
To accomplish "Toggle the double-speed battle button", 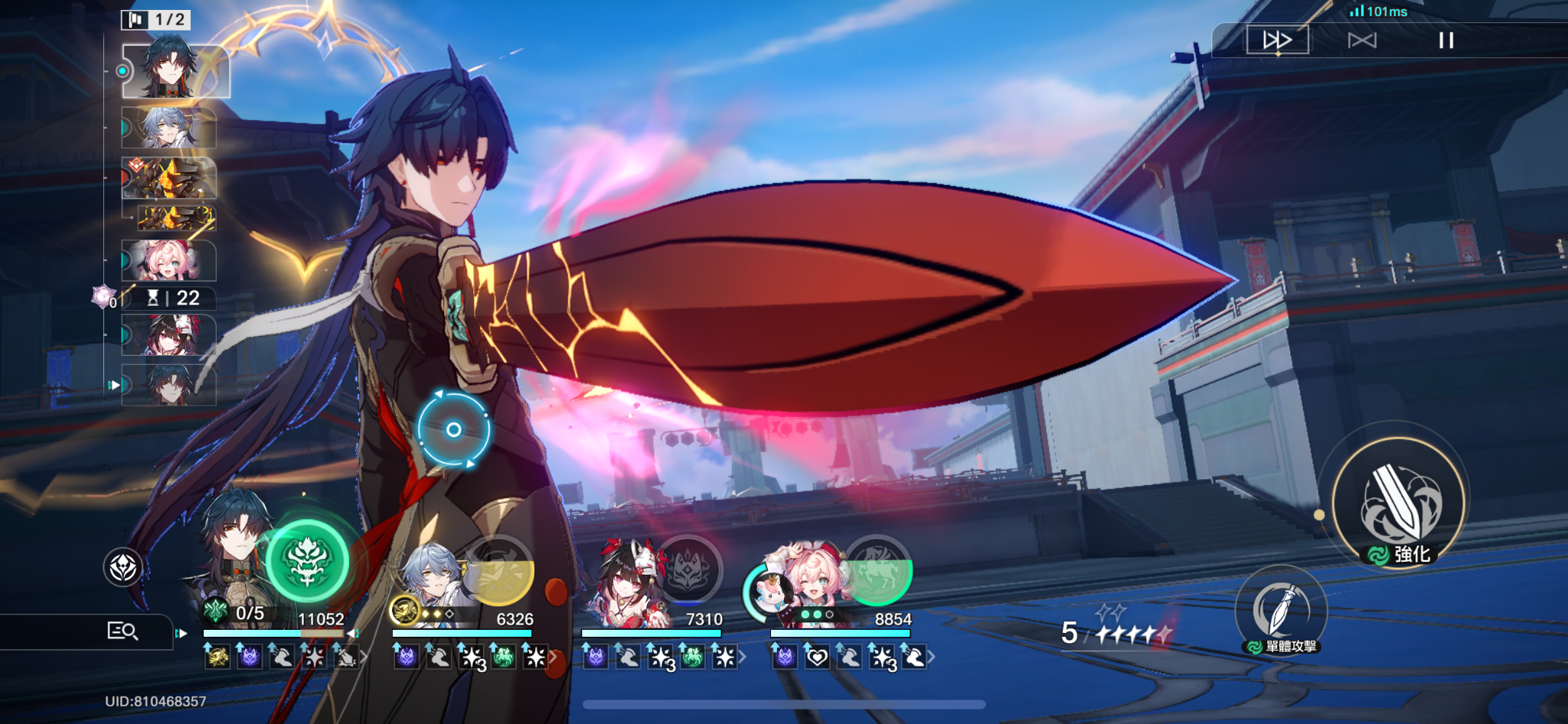I will tap(1277, 40).
